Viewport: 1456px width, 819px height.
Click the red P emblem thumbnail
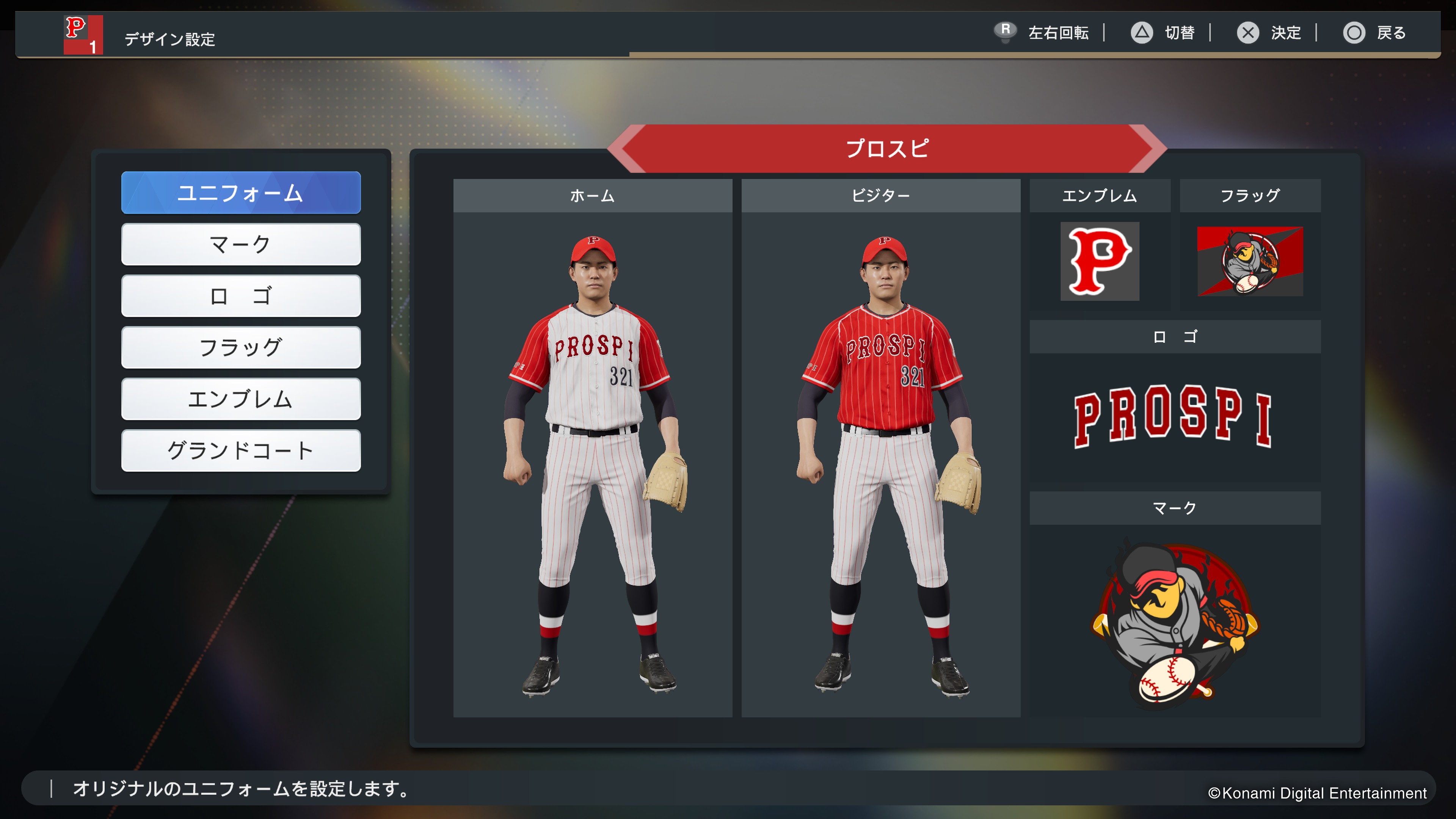tap(1099, 261)
